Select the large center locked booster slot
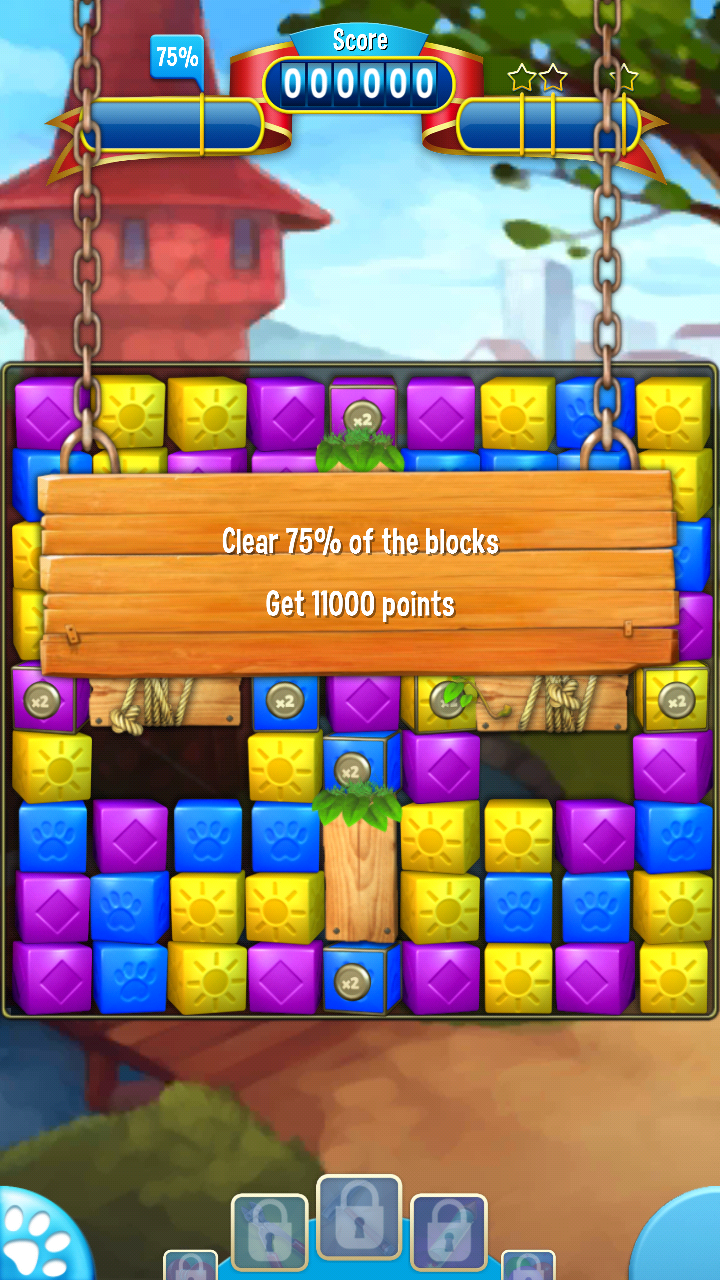This screenshot has width=720, height=1280. (359, 1217)
